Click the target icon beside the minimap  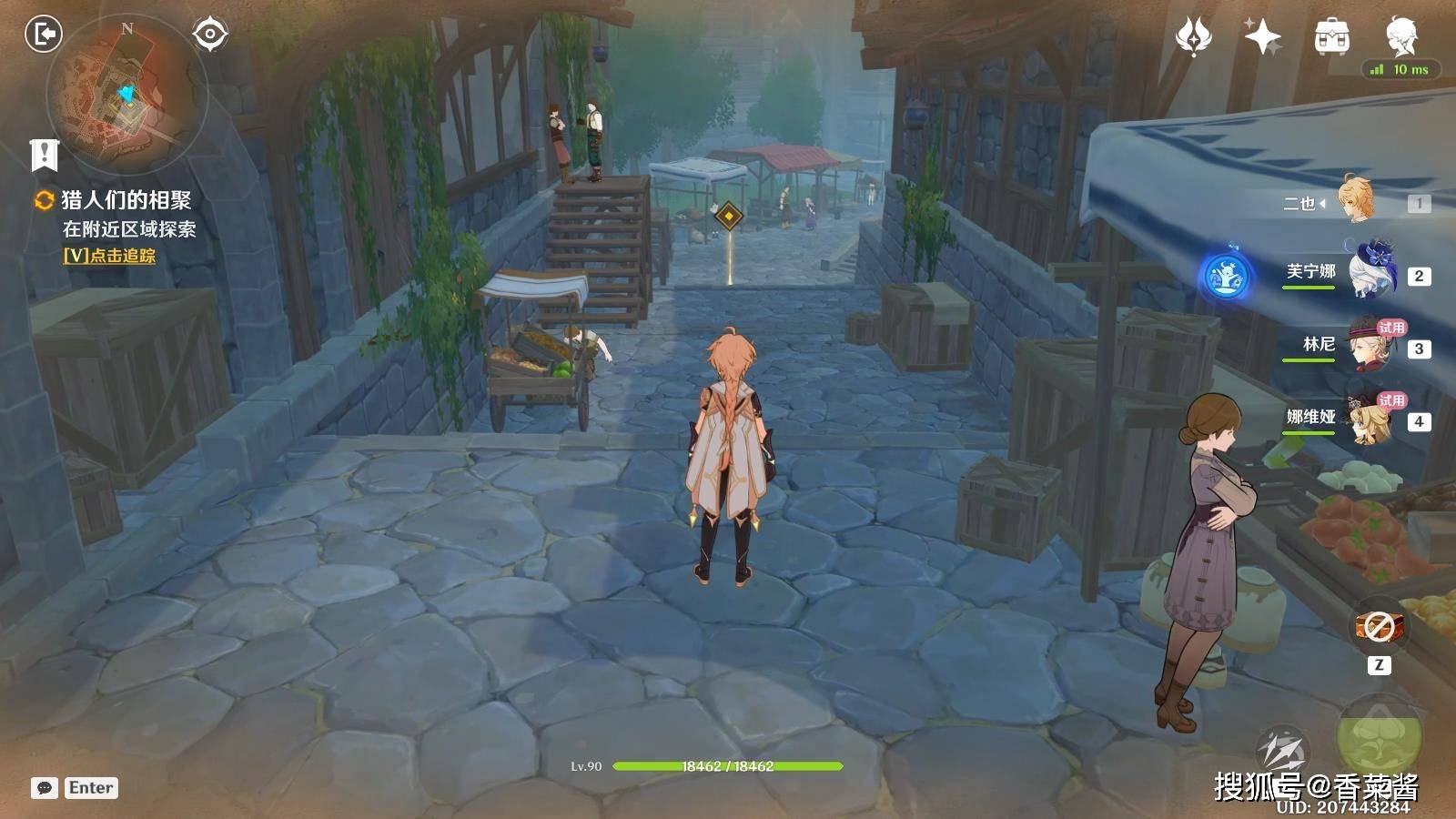tap(210, 35)
